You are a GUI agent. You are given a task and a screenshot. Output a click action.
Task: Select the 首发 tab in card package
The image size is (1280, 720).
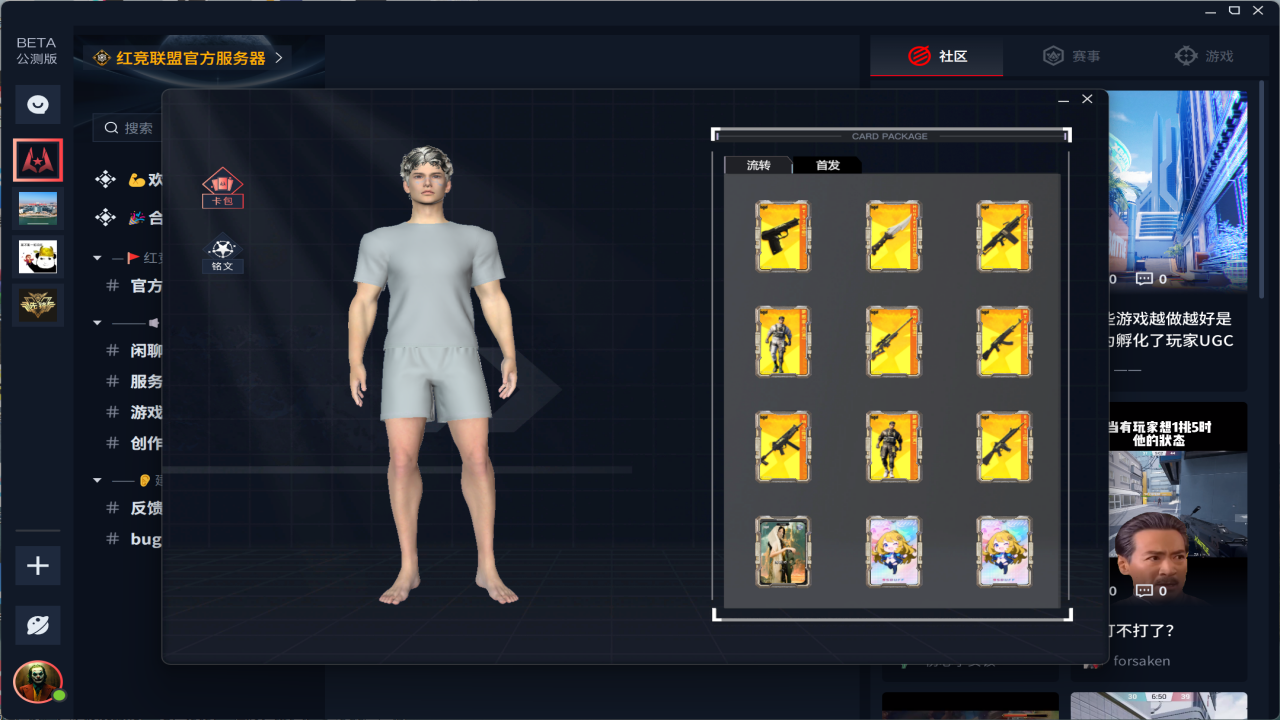827,165
